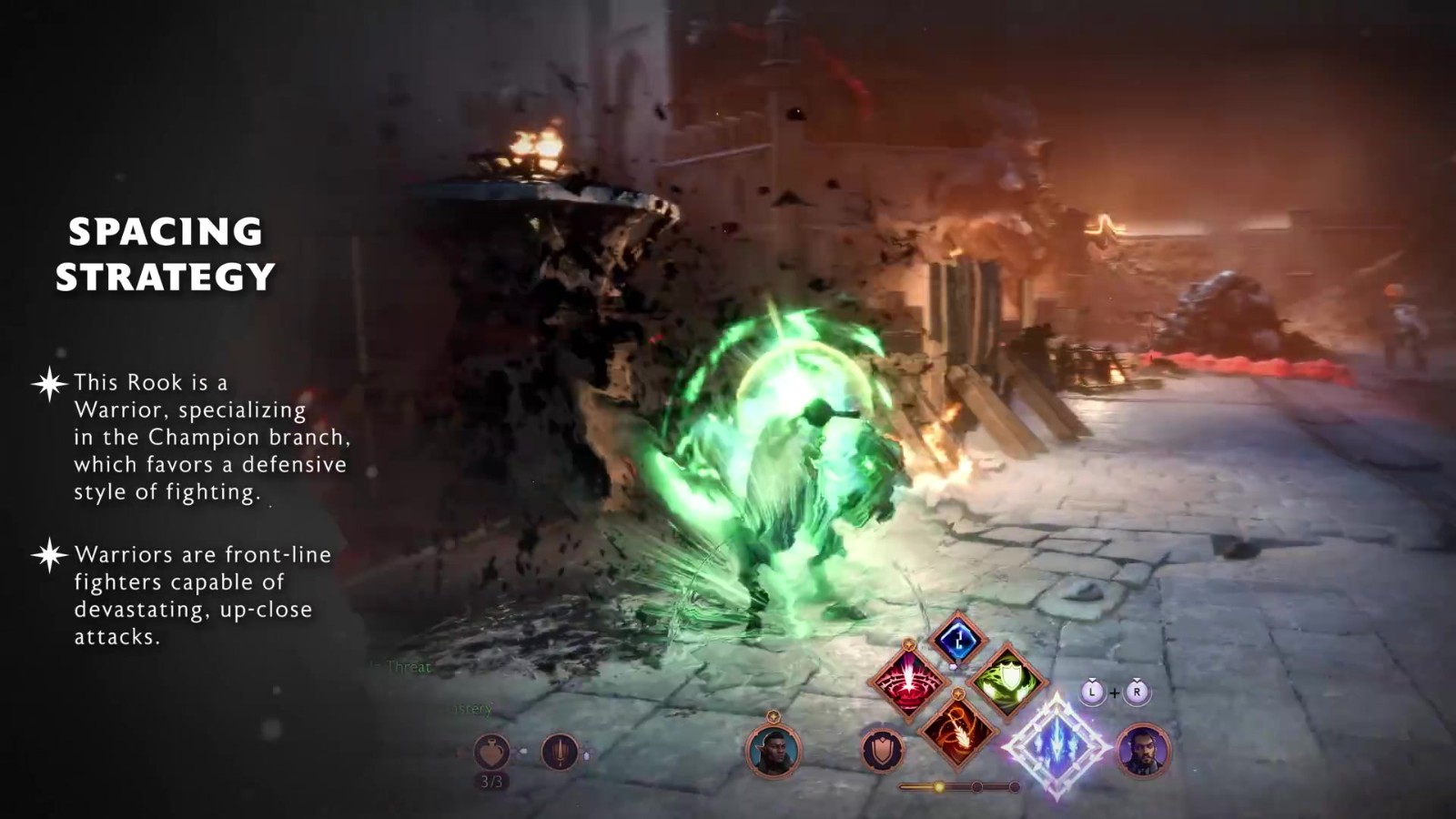The image size is (1456, 819).
Task: Choose the bearded companion portrait
Action: tap(1143, 751)
